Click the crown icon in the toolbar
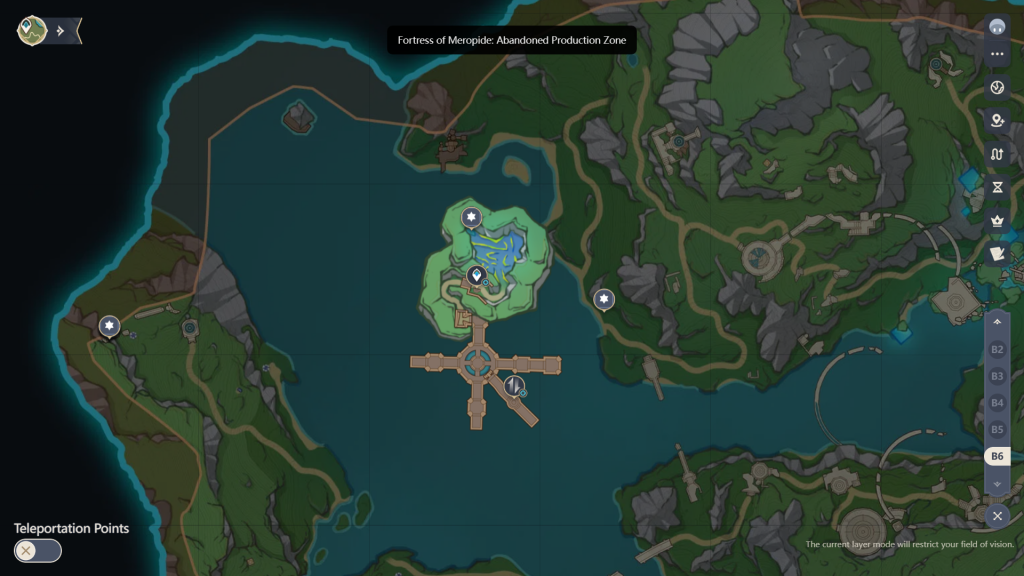 [997, 220]
